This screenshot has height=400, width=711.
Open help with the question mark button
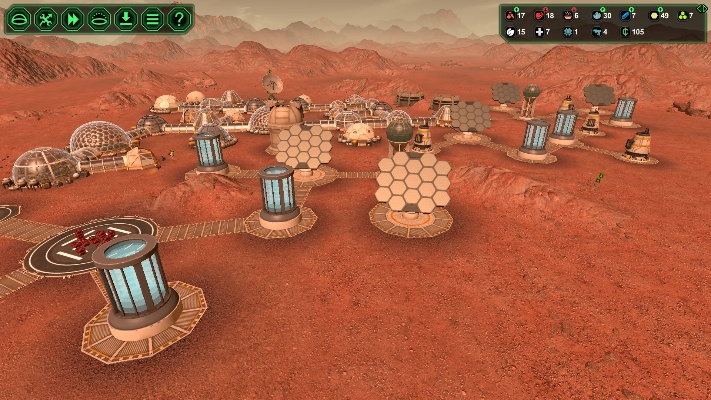179,18
